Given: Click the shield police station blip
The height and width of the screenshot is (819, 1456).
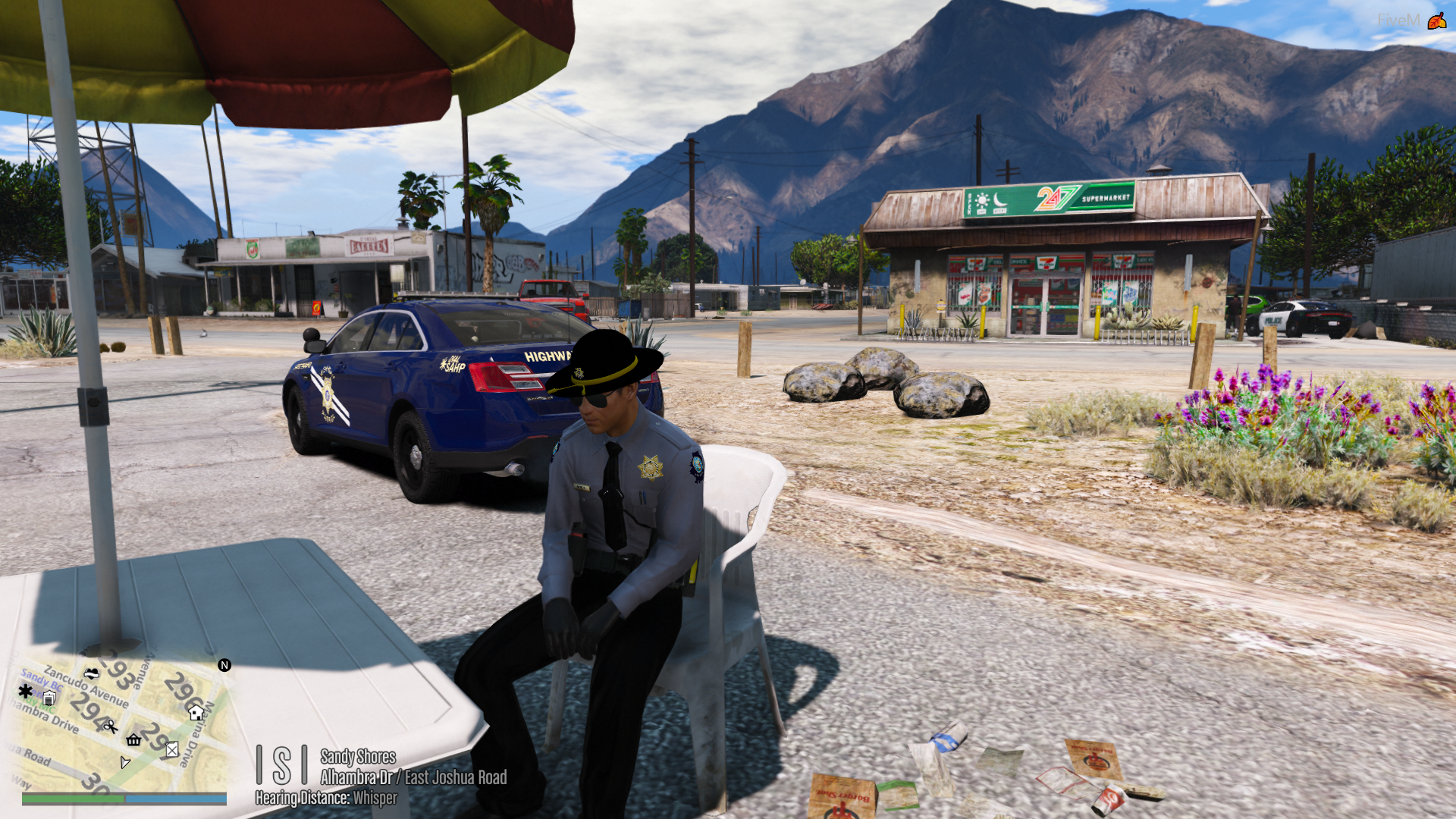Looking at the screenshot, I should point(49,698).
